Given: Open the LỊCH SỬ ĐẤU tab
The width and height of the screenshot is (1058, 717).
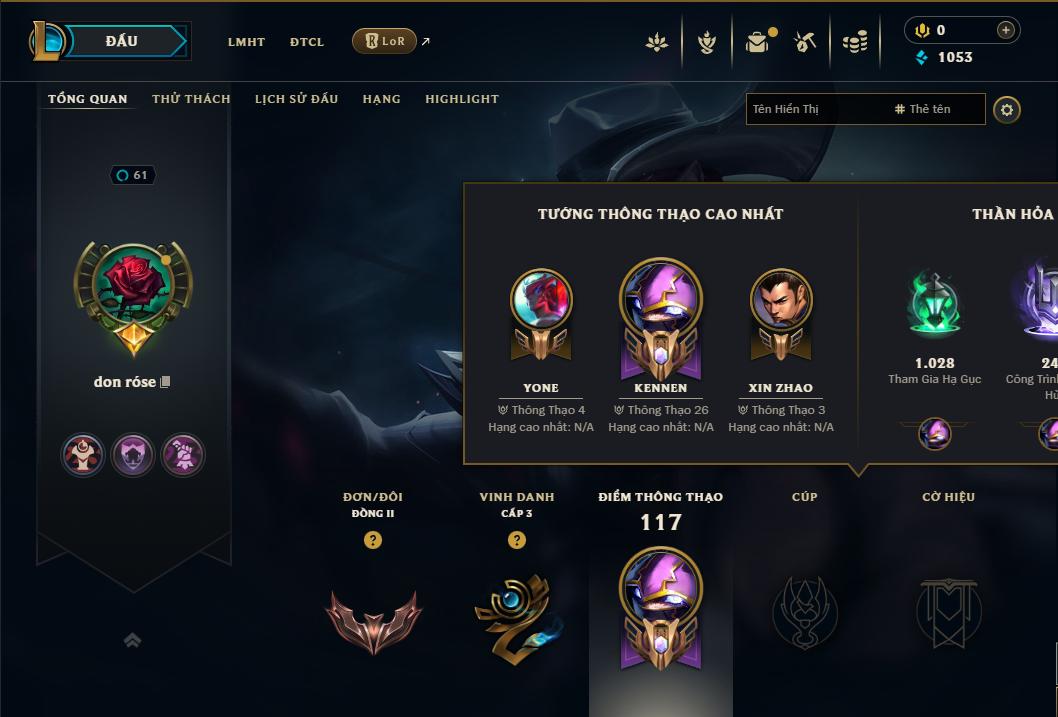Looking at the screenshot, I should [x=296, y=99].
